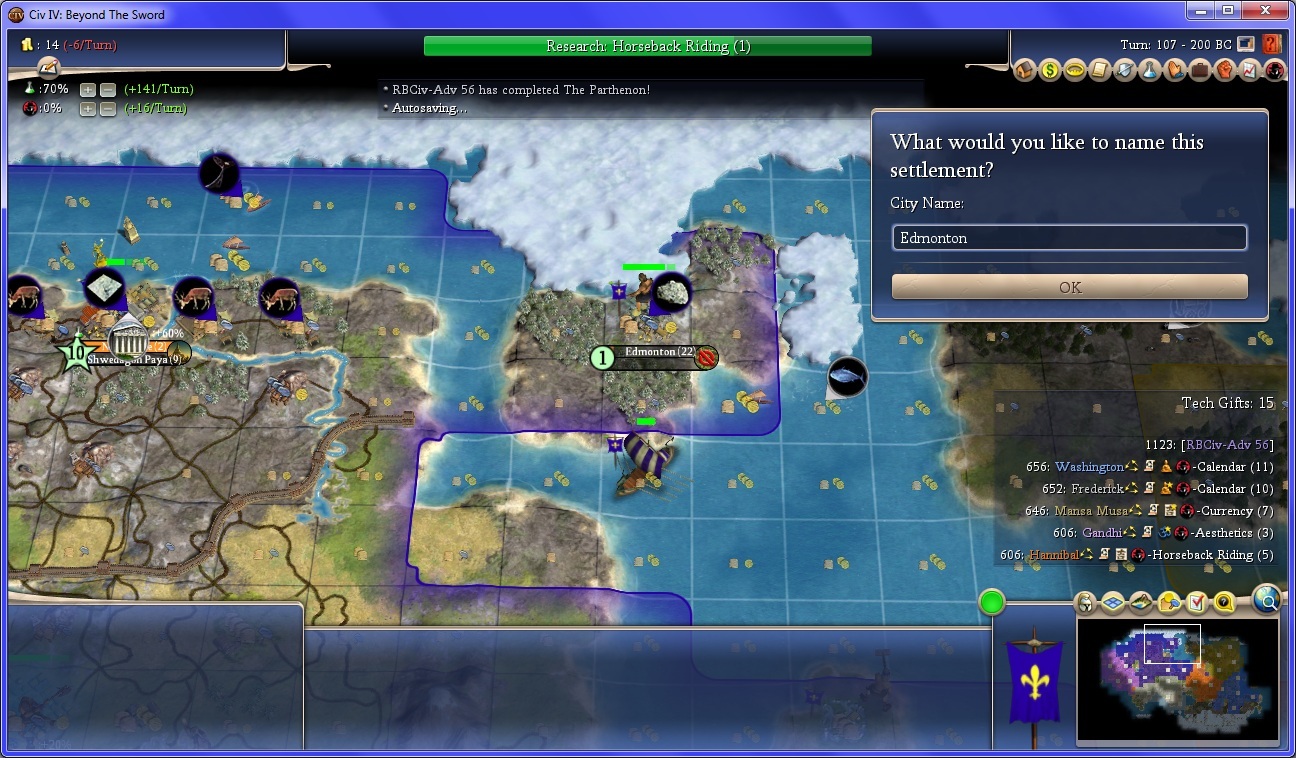Open the globe view magnifier button
Image resolution: width=1296 pixels, height=760 pixels.
[x=1266, y=599]
